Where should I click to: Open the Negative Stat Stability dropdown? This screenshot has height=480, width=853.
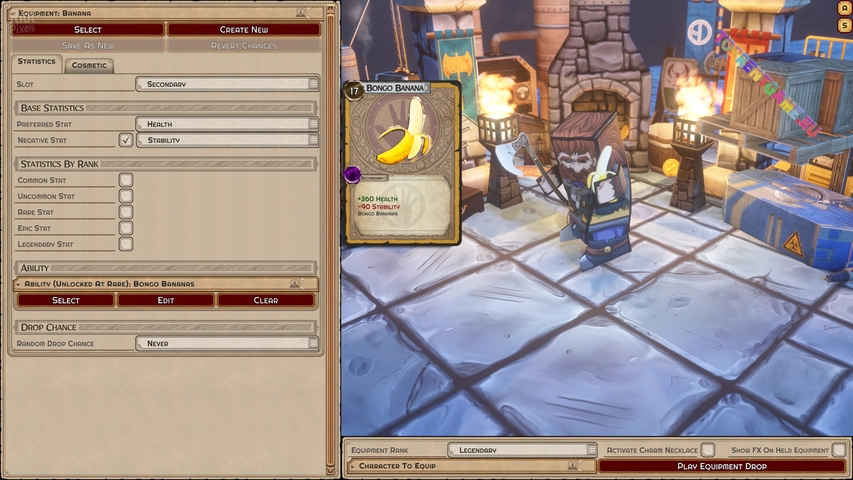[x=227, y=140]
